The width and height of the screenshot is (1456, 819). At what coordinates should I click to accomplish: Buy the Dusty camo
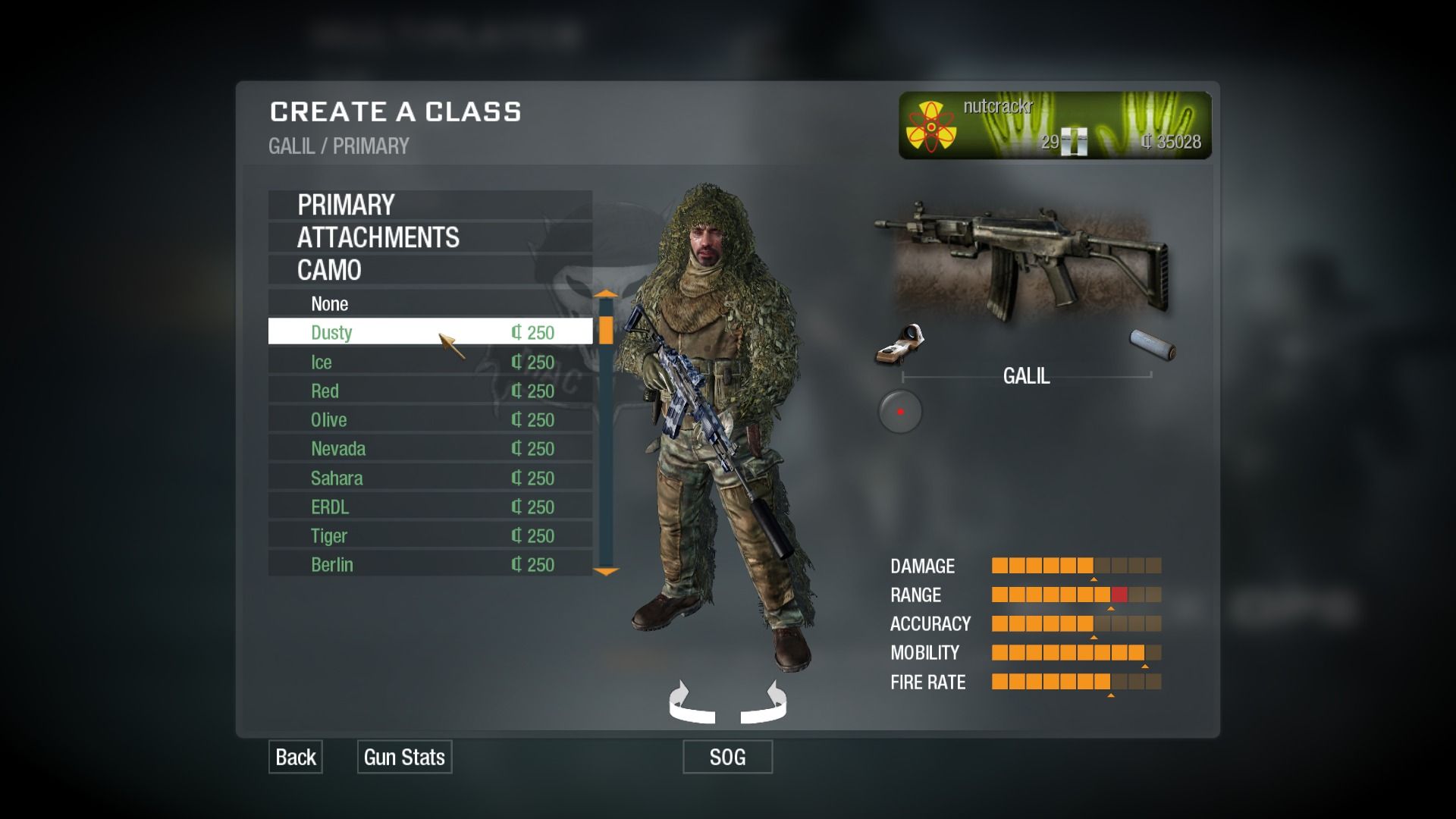[429, 332]
